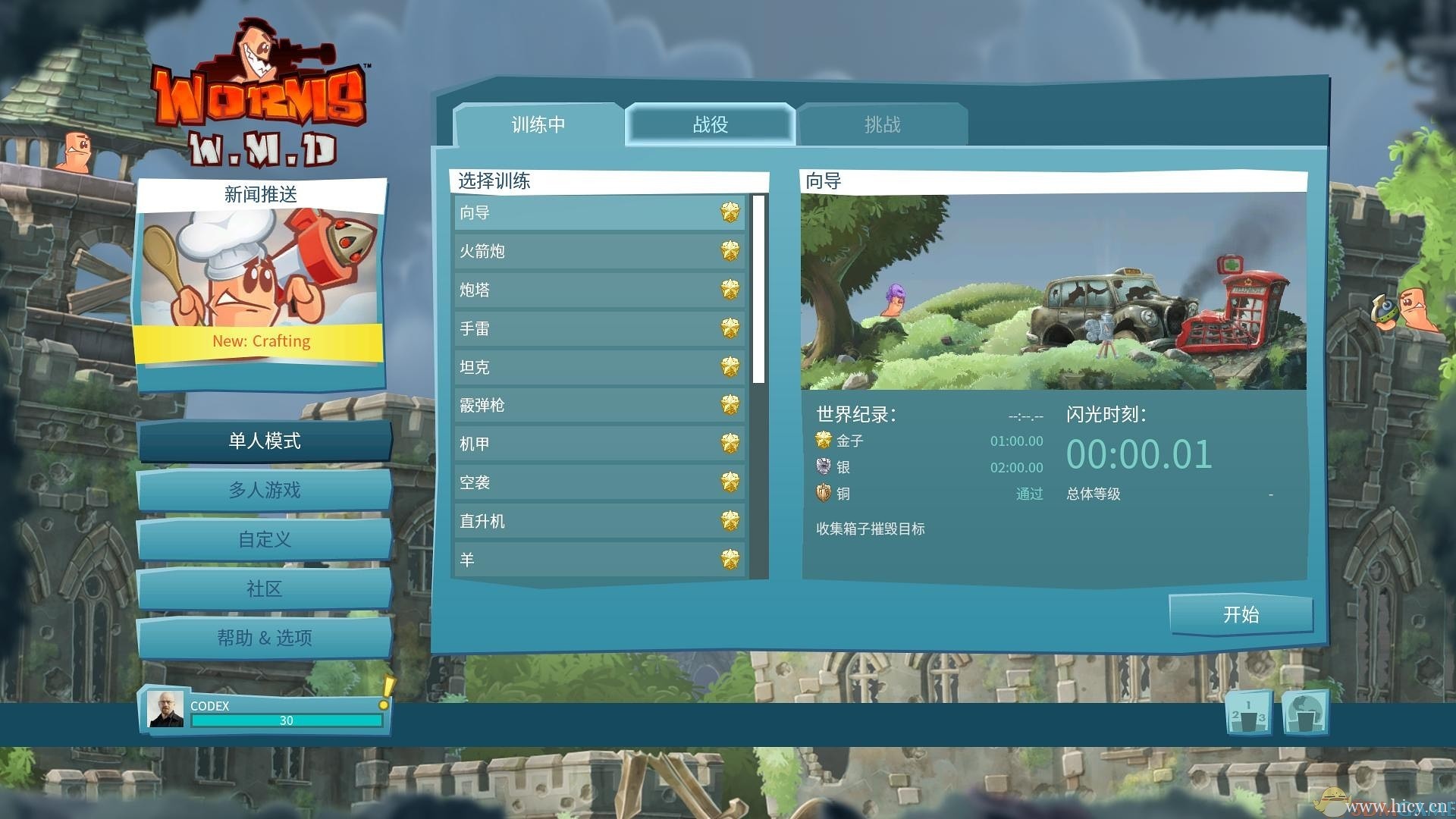Select the 向导 training entry
Screen dimensions: 1456x819
[599, 213]
